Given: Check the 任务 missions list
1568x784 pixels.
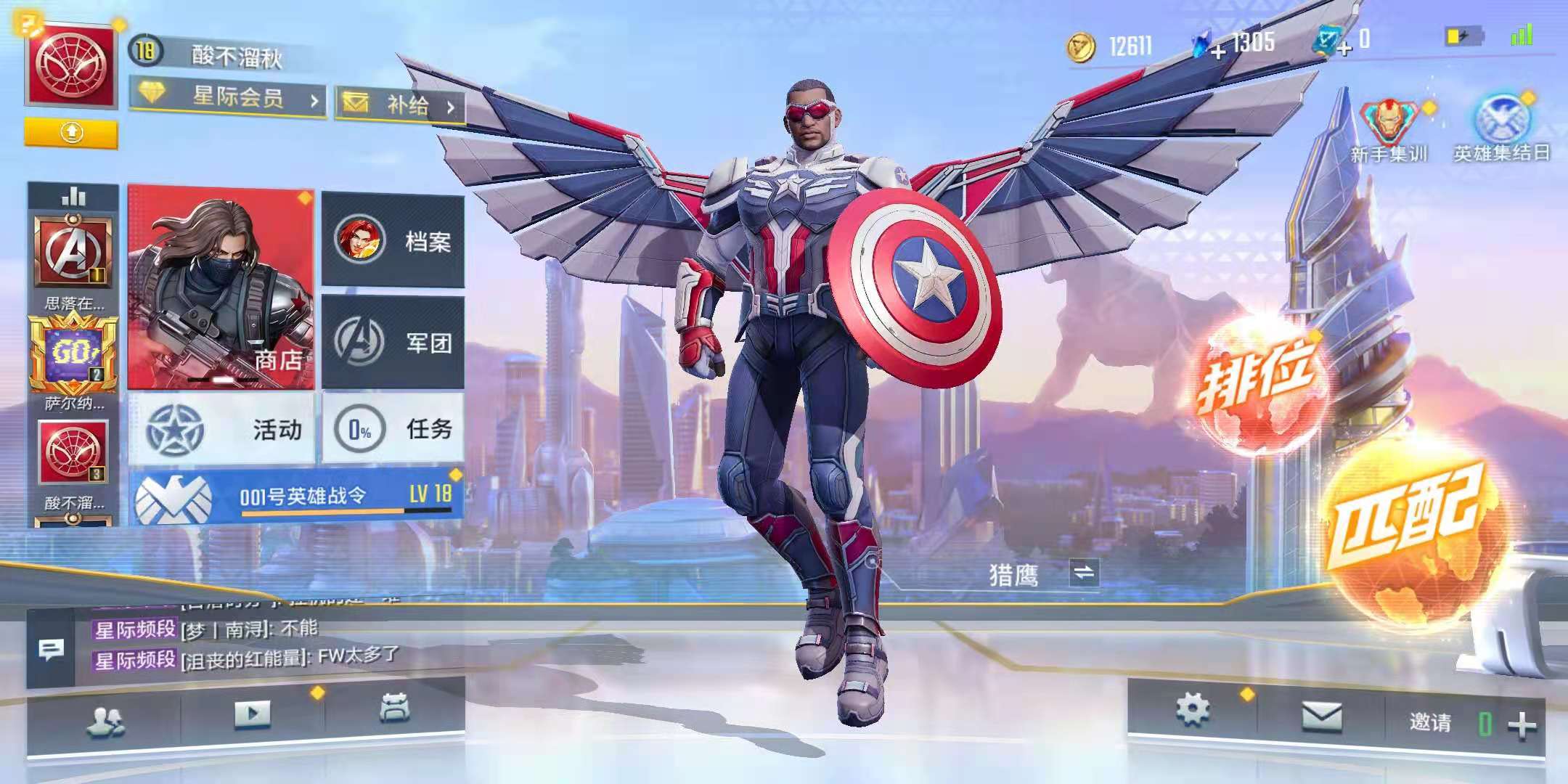Looking at the screenshot, I should click(393, 429).
